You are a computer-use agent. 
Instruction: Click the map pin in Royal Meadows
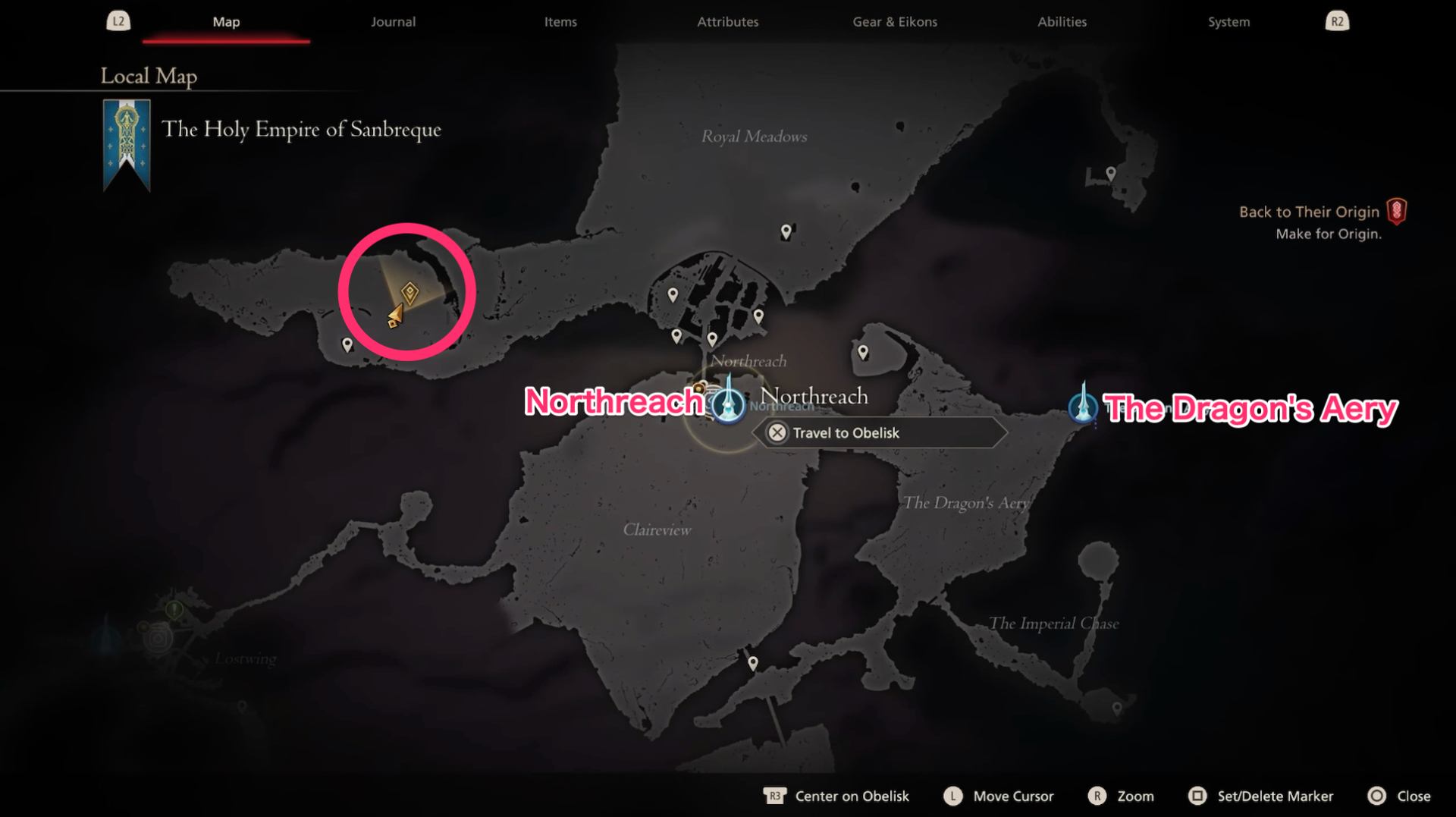pyautogui.click(x=786, y=232)
